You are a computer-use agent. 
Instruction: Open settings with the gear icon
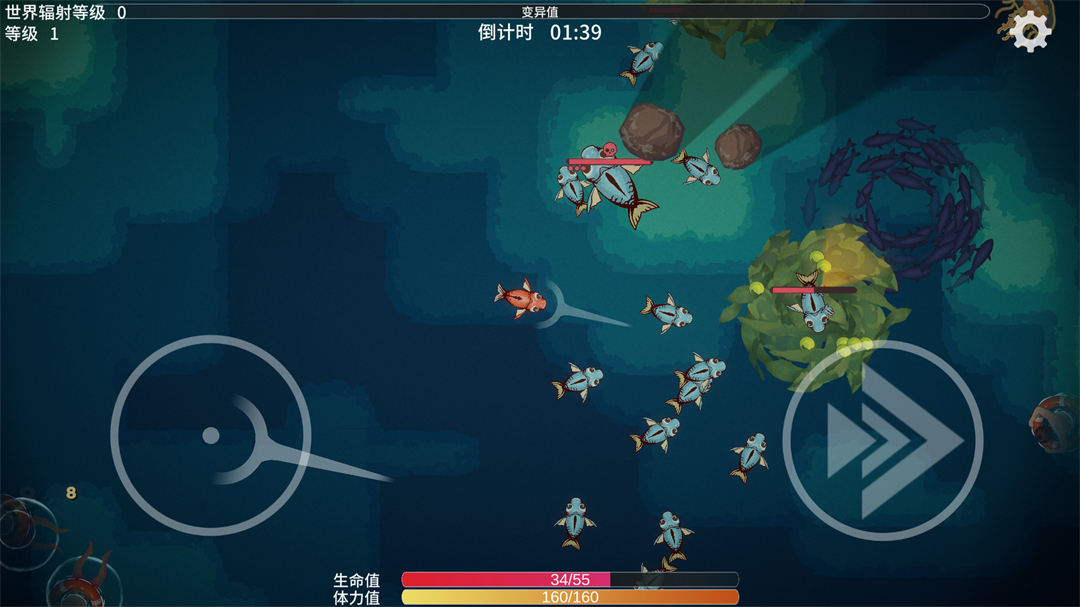click(1031, 33)
